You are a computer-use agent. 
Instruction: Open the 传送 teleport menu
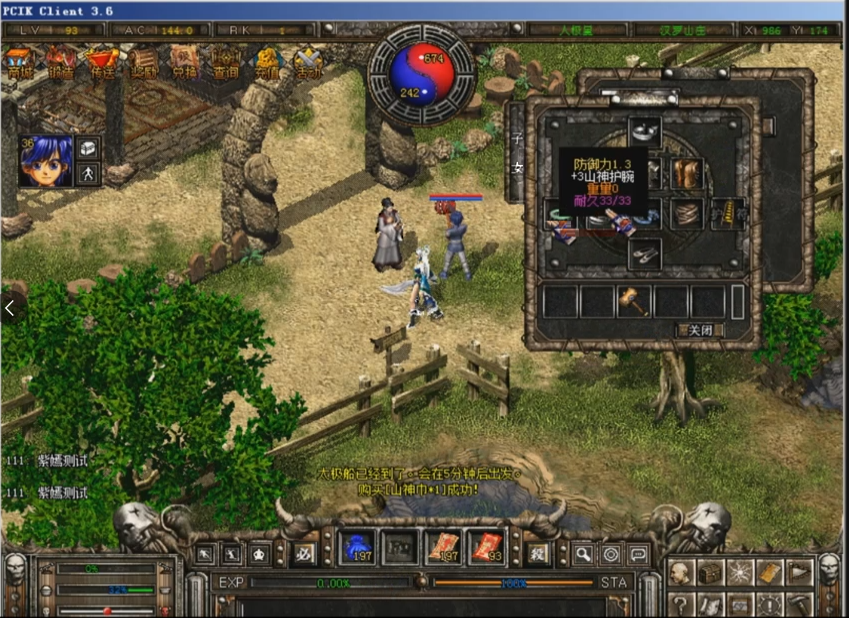(x=102, y=64)
